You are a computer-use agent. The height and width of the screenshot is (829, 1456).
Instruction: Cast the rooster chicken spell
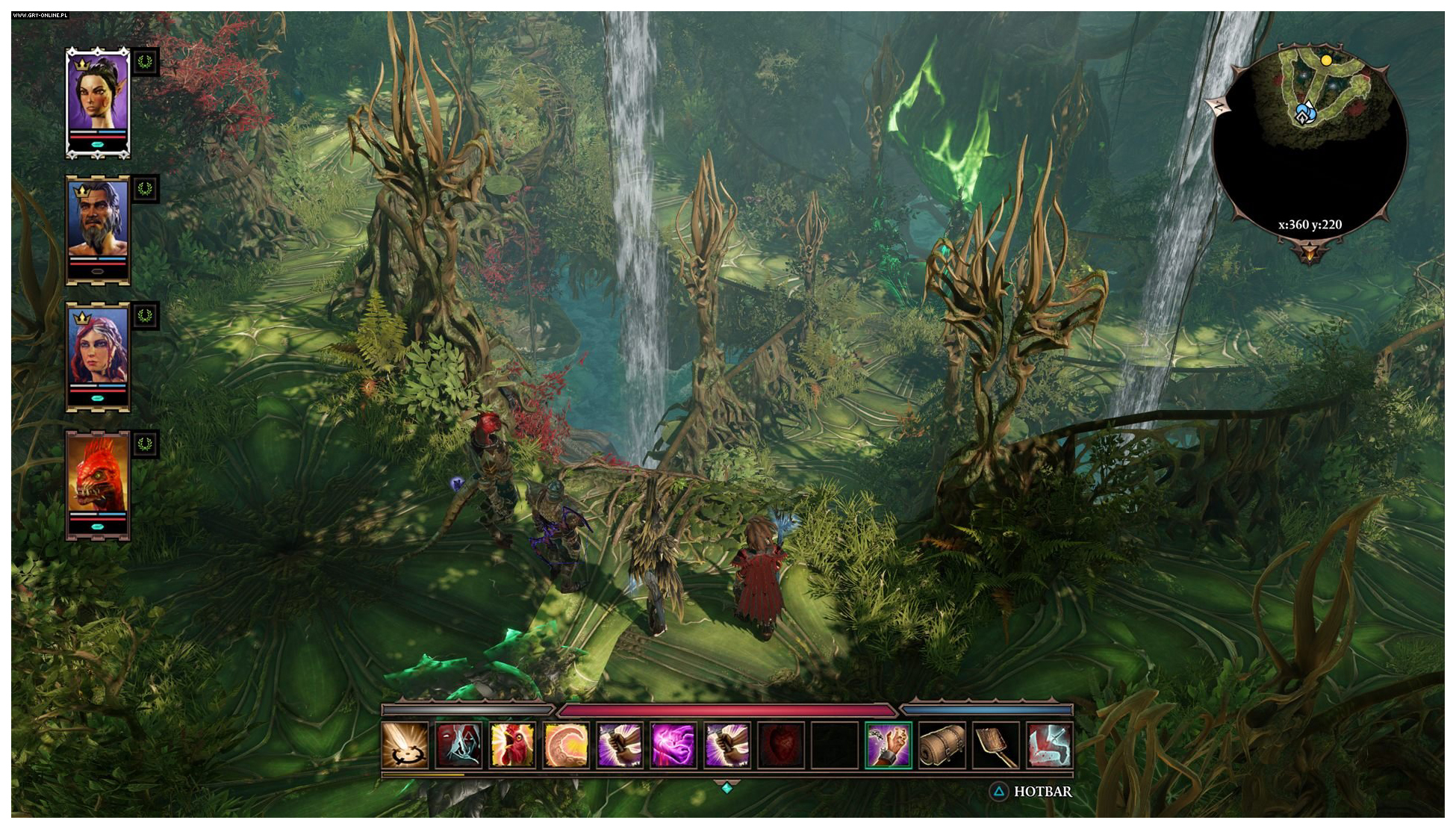point(512,745)
